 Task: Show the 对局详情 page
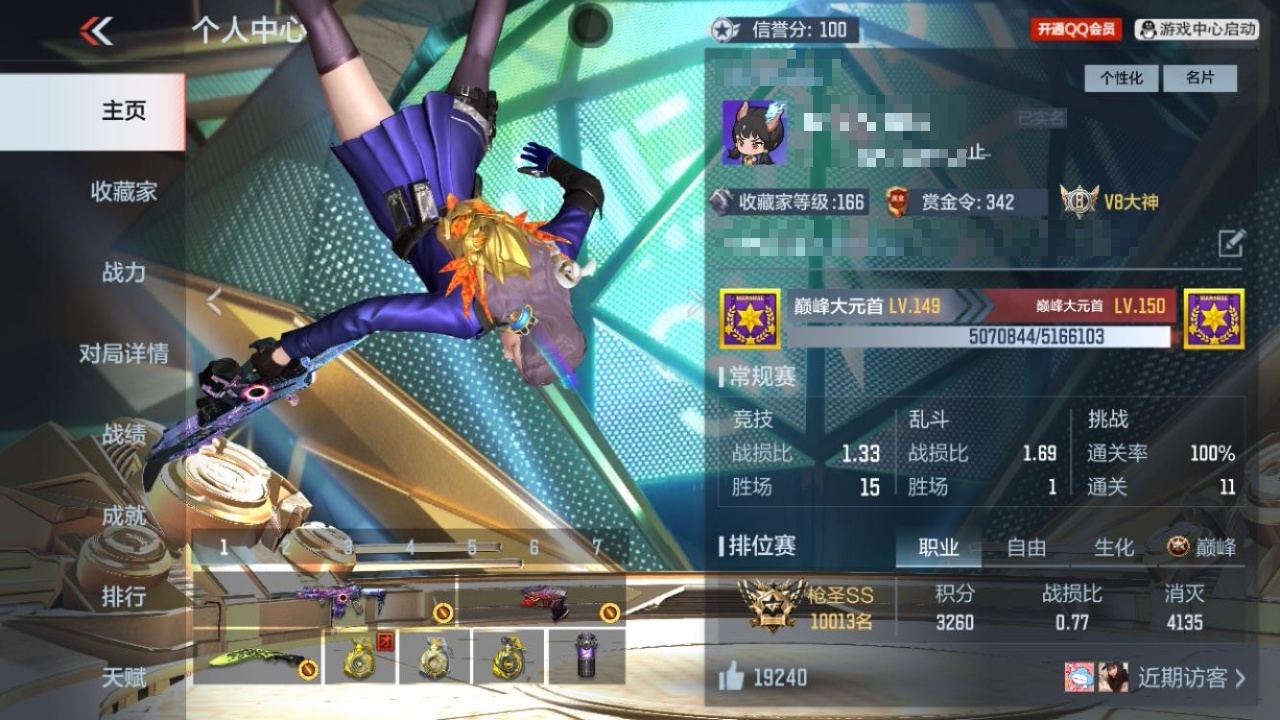click(124, 354)
